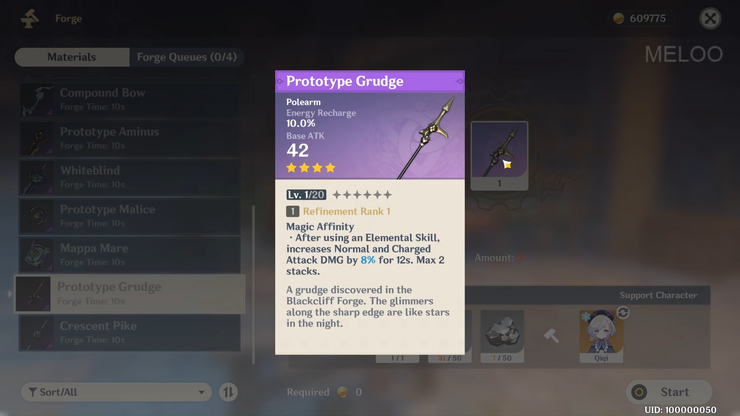
Task: Click the Prototype Grudge output item slot
Action: 499,156
